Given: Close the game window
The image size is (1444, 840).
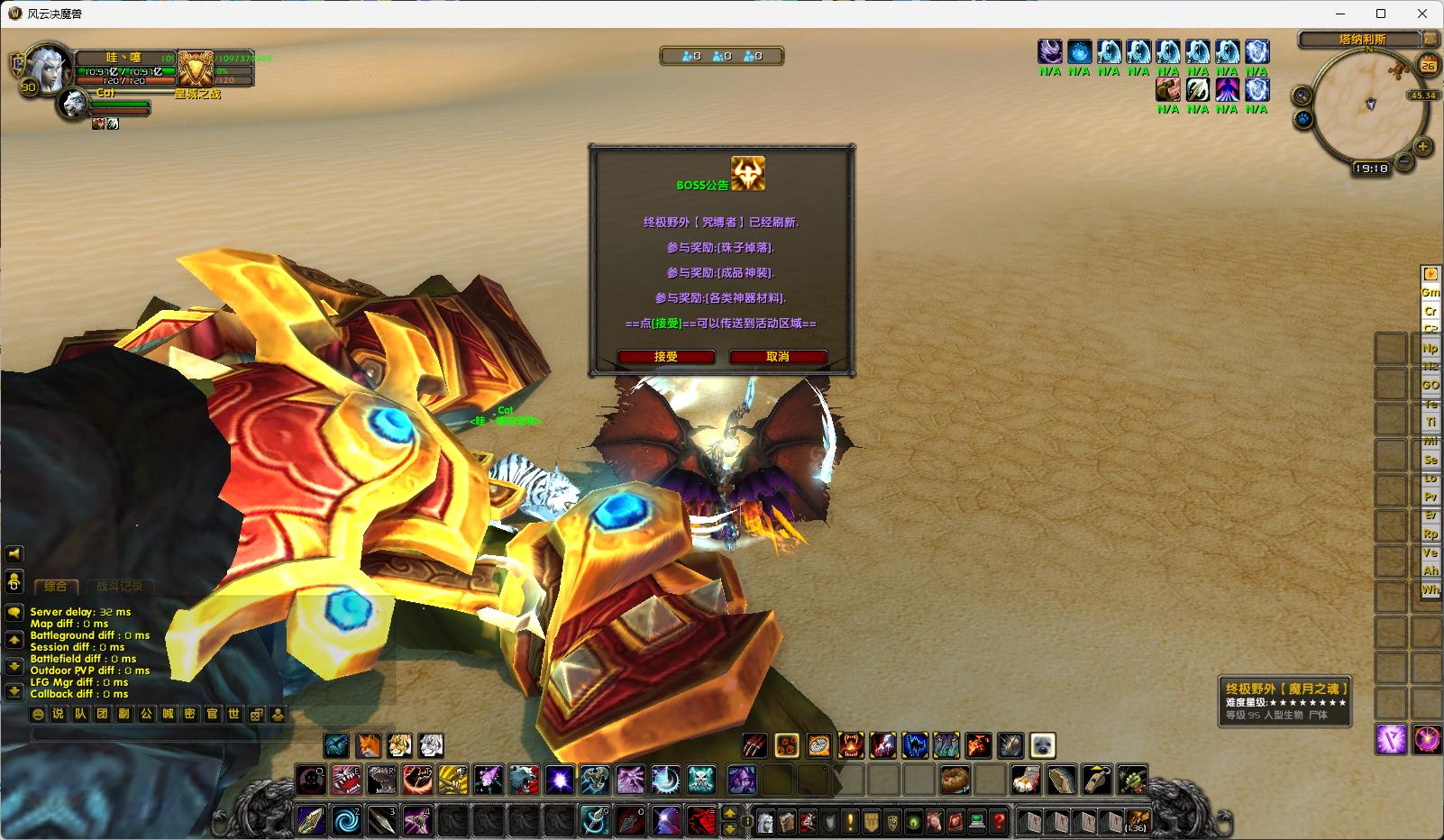Looking at the screenshot, I should 1423,14.
